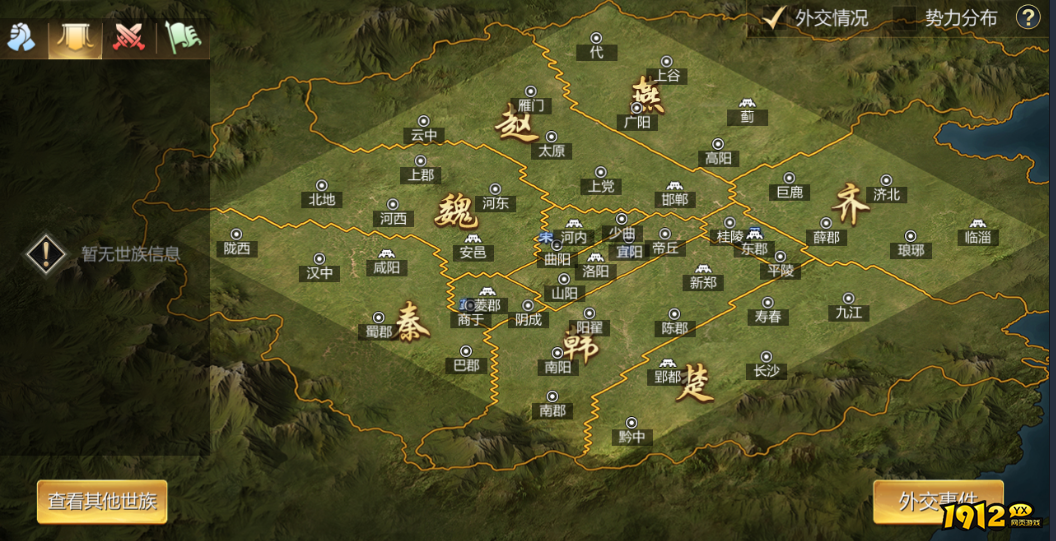Select the 黔中 city marker
The height and width of the screenshot is (541, 1056).
click(x=631, y=423)
